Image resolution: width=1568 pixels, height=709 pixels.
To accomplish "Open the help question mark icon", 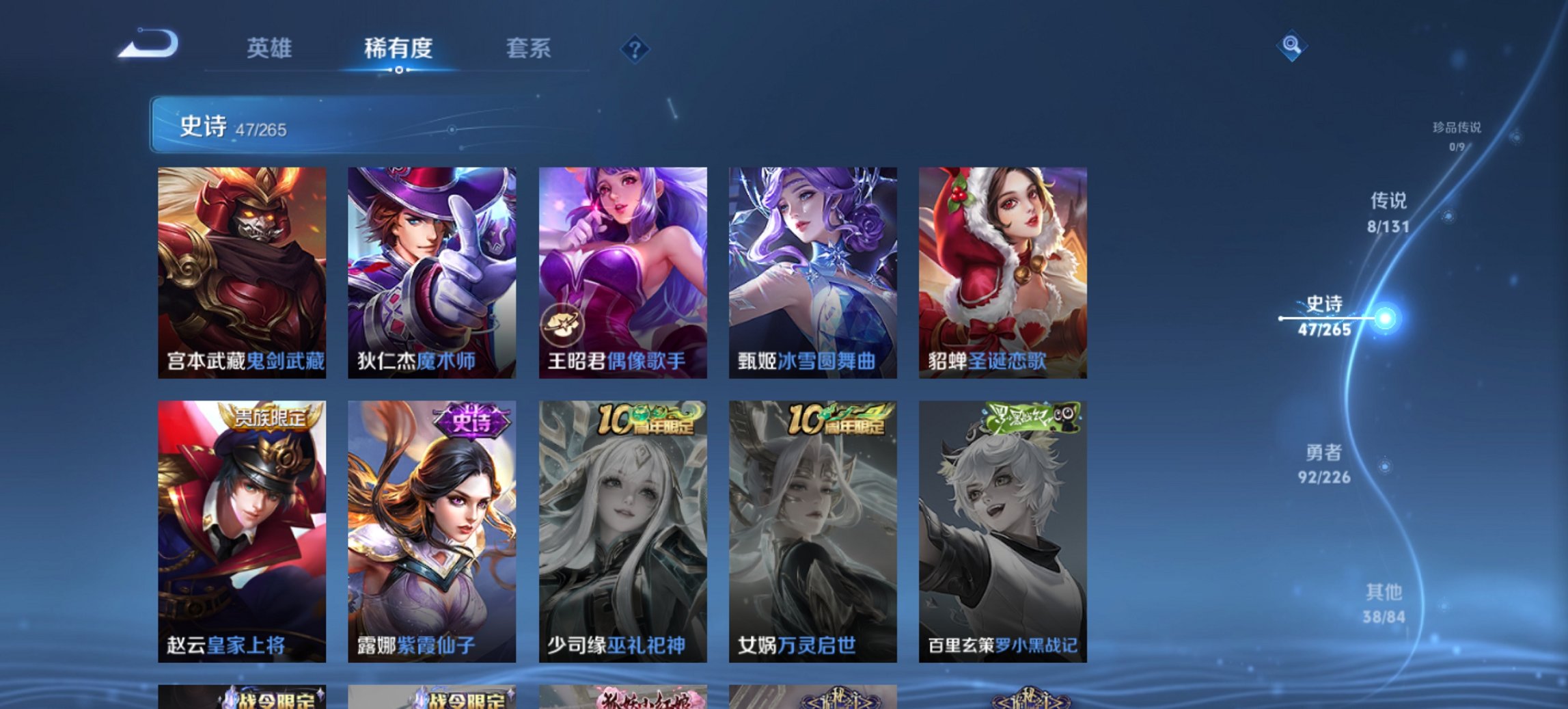I will pos(635,48).
